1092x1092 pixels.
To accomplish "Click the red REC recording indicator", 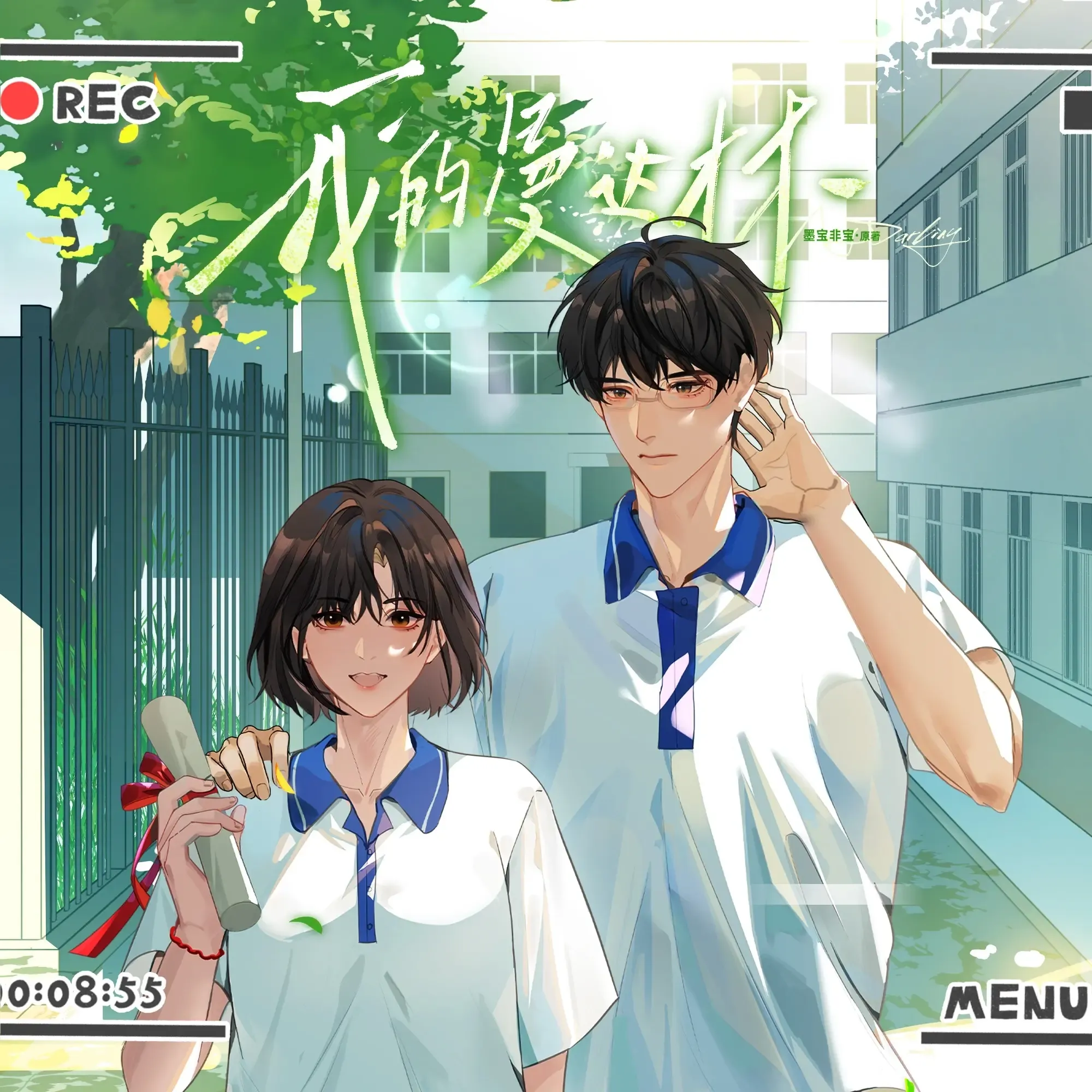I will point(20,100).
